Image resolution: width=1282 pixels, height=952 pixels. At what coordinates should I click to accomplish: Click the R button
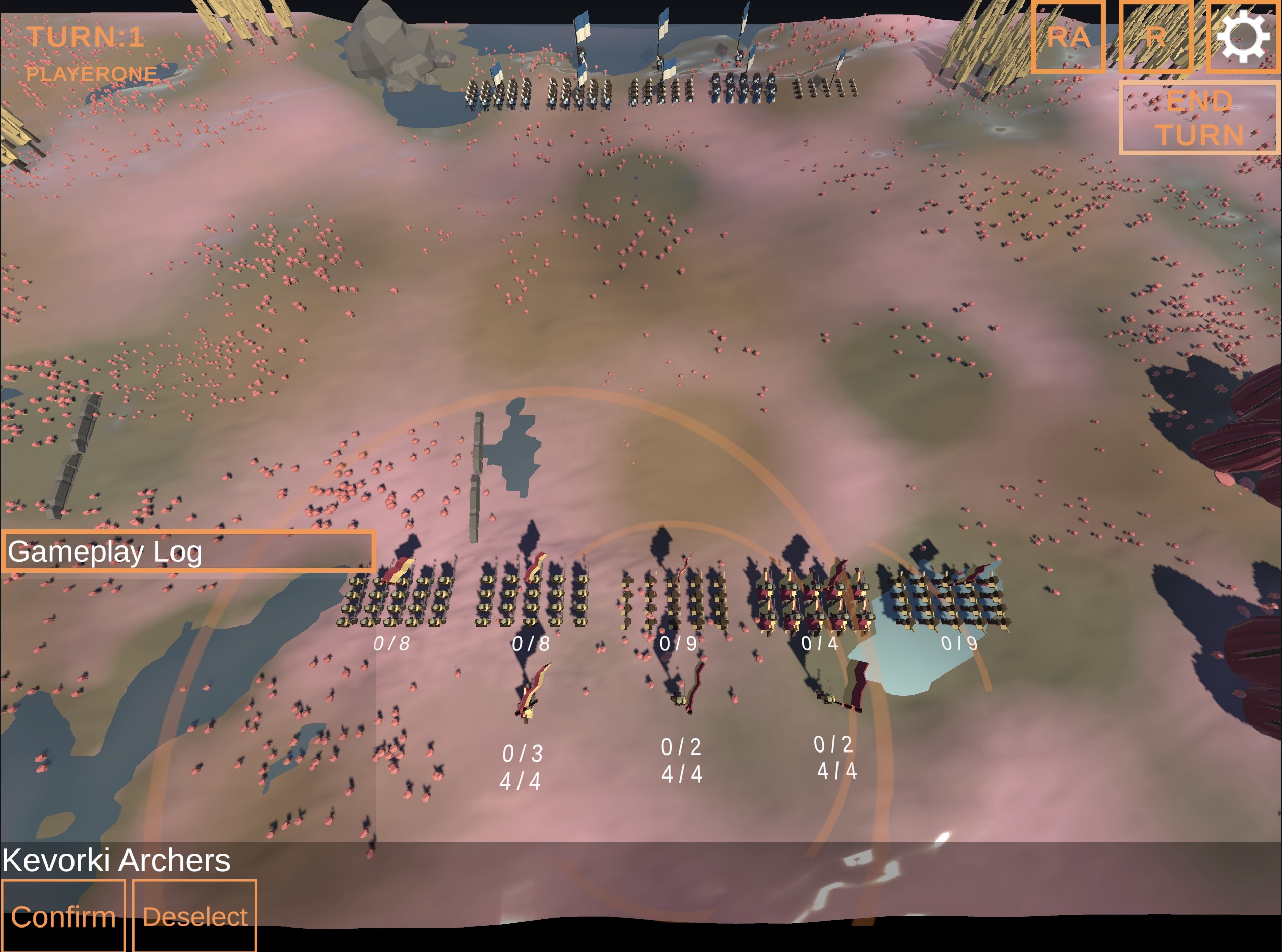click(x=1155, y=37)
